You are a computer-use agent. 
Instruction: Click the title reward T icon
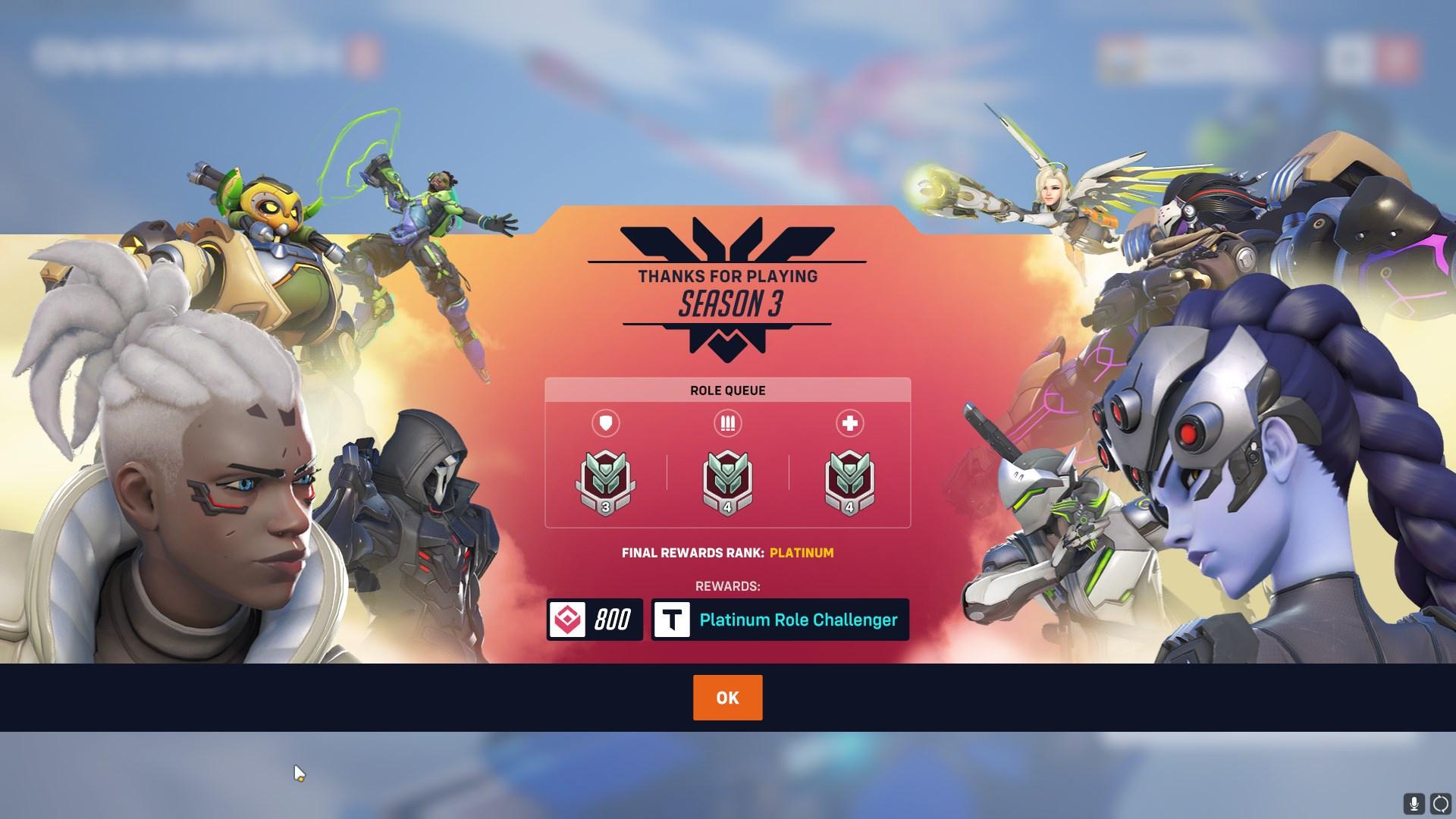672,620
